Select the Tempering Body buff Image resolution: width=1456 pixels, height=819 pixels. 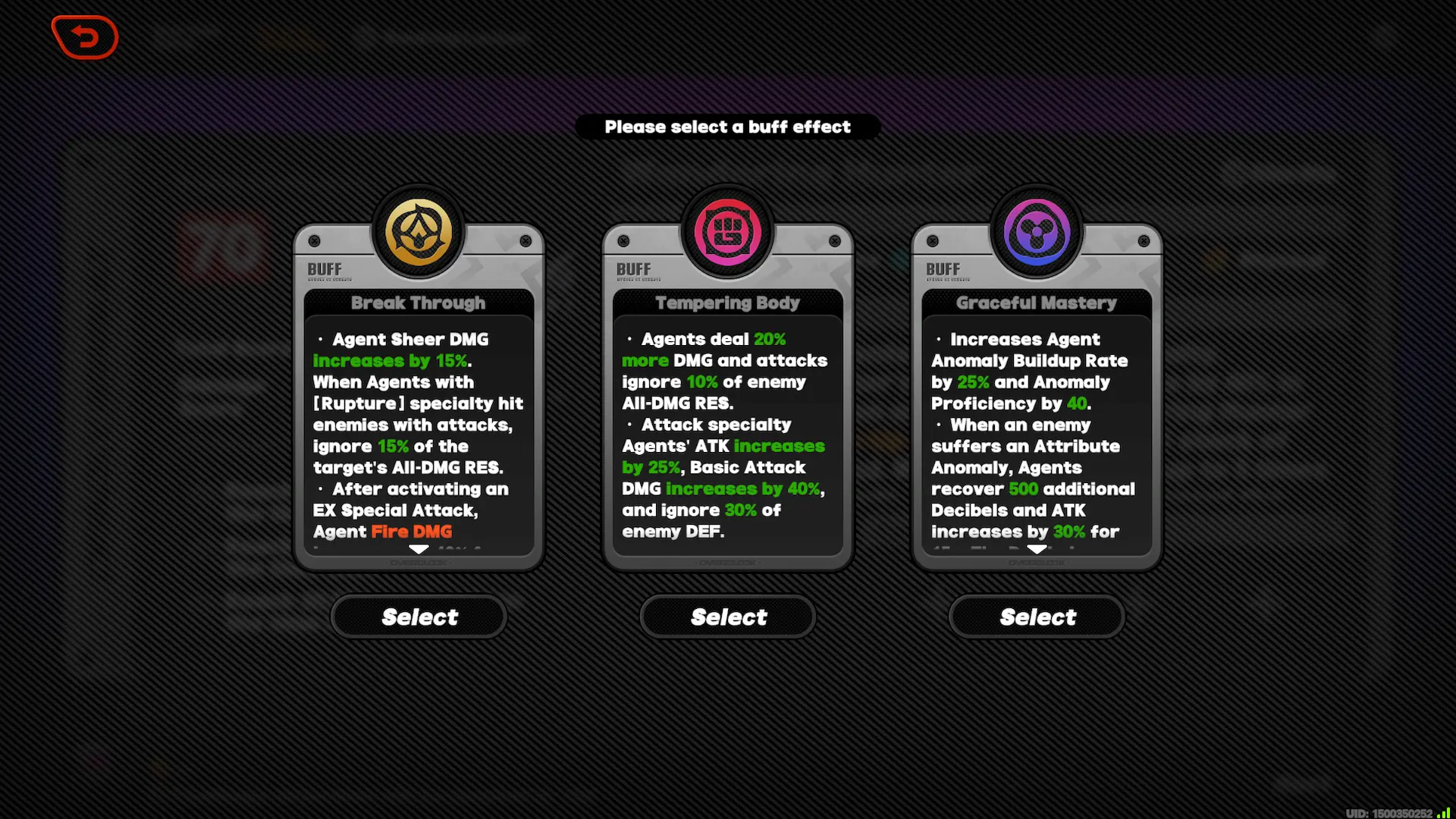tap(726, 617)
